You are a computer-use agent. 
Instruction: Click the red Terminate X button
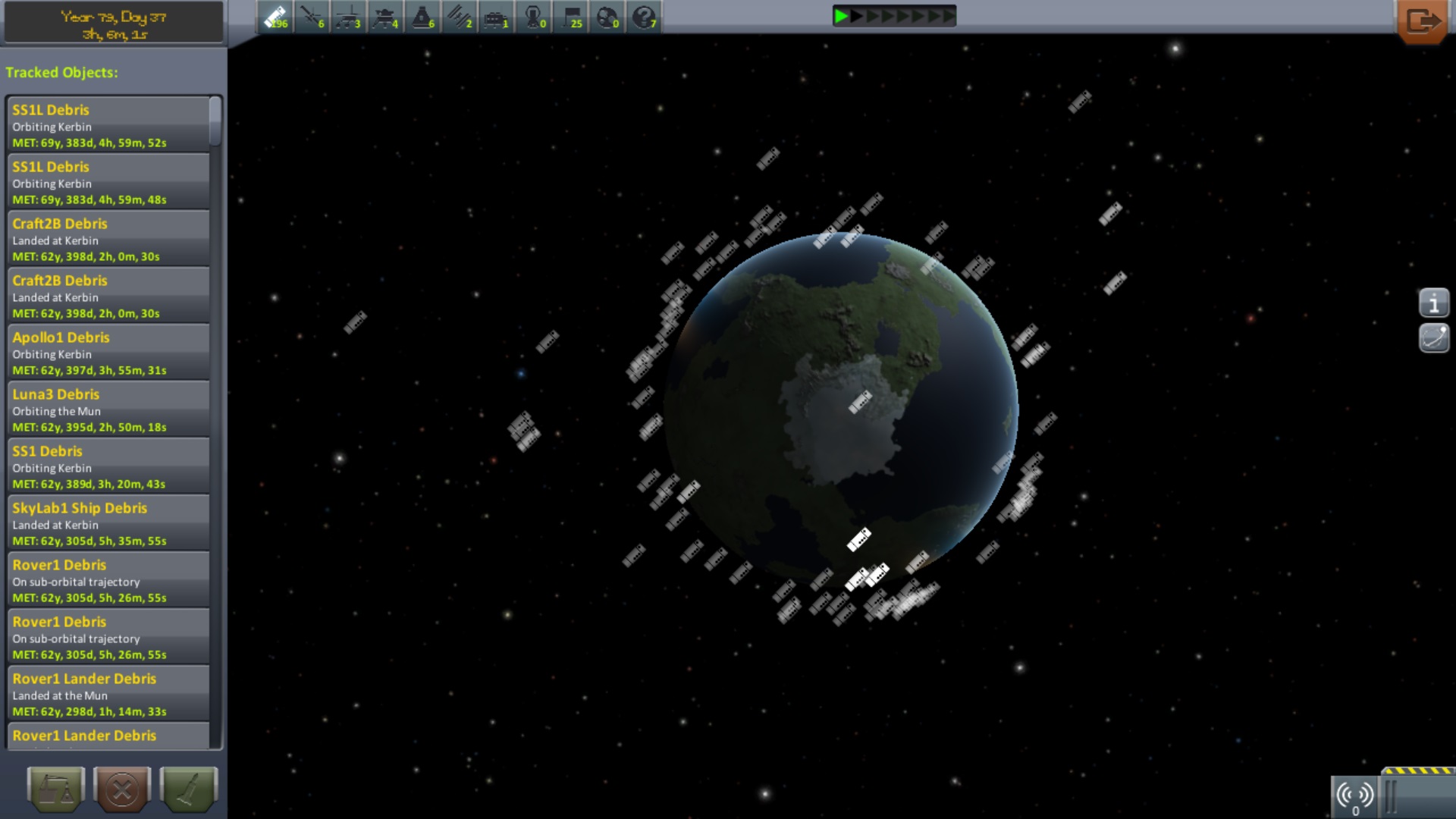(x=122, y=789)
